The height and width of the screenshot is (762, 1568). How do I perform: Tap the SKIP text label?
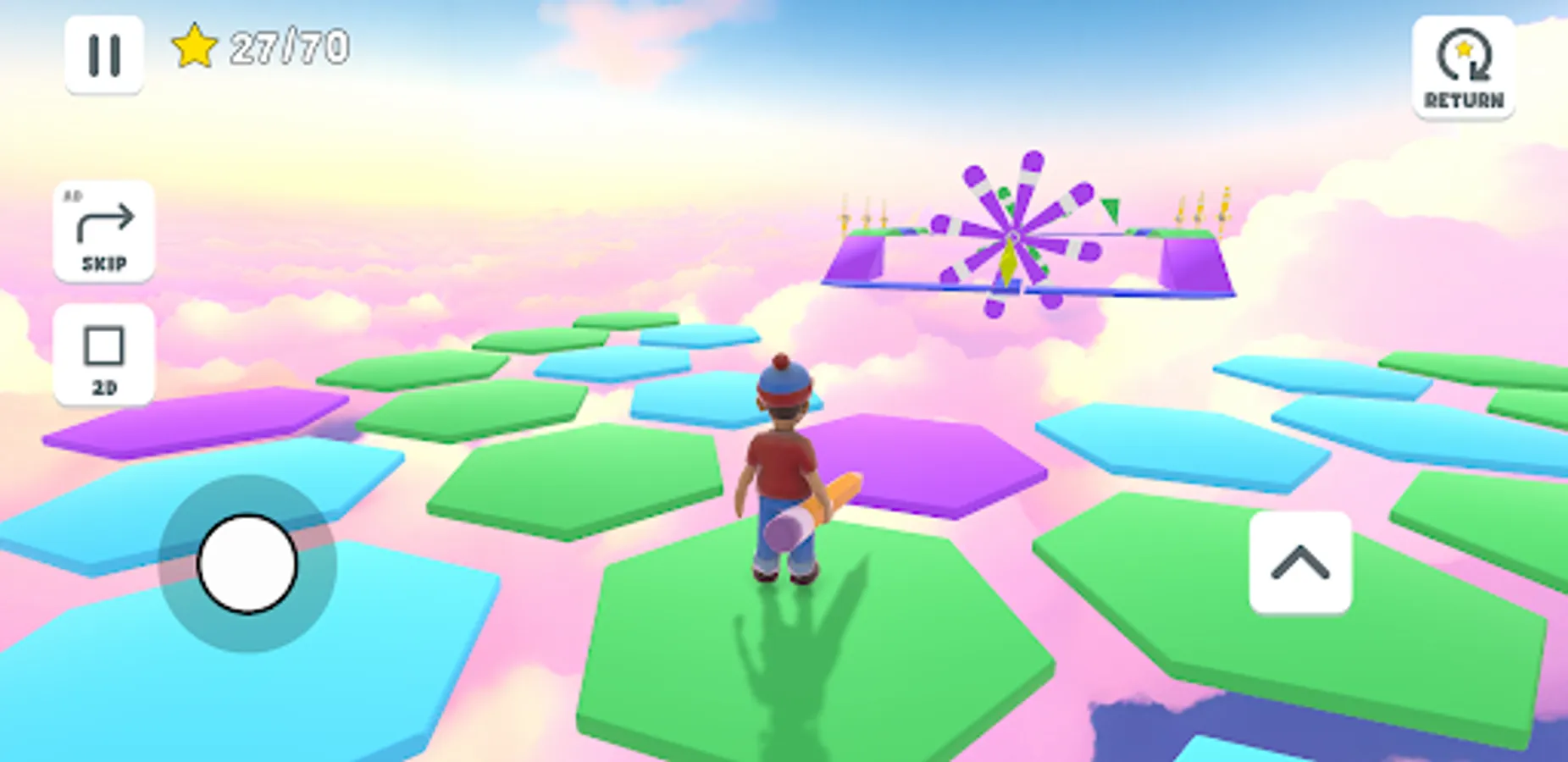tap(103, 262)
